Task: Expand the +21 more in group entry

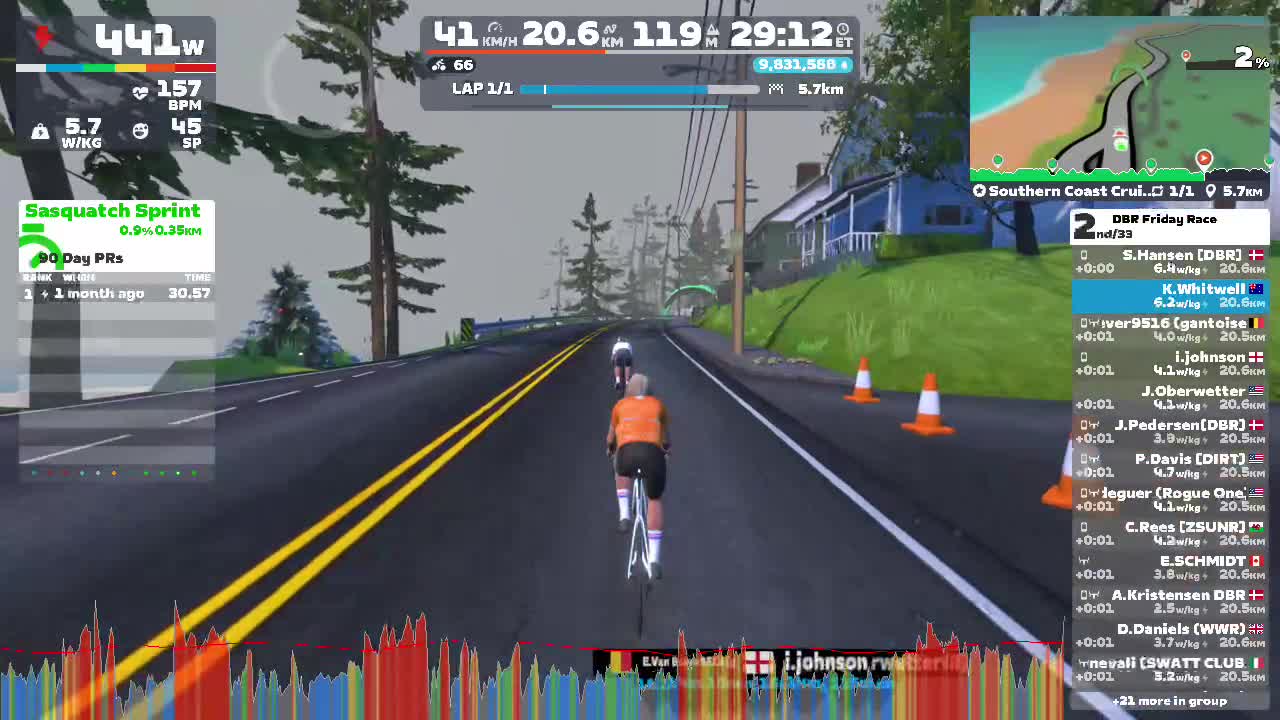Action: coord(1170,701)
